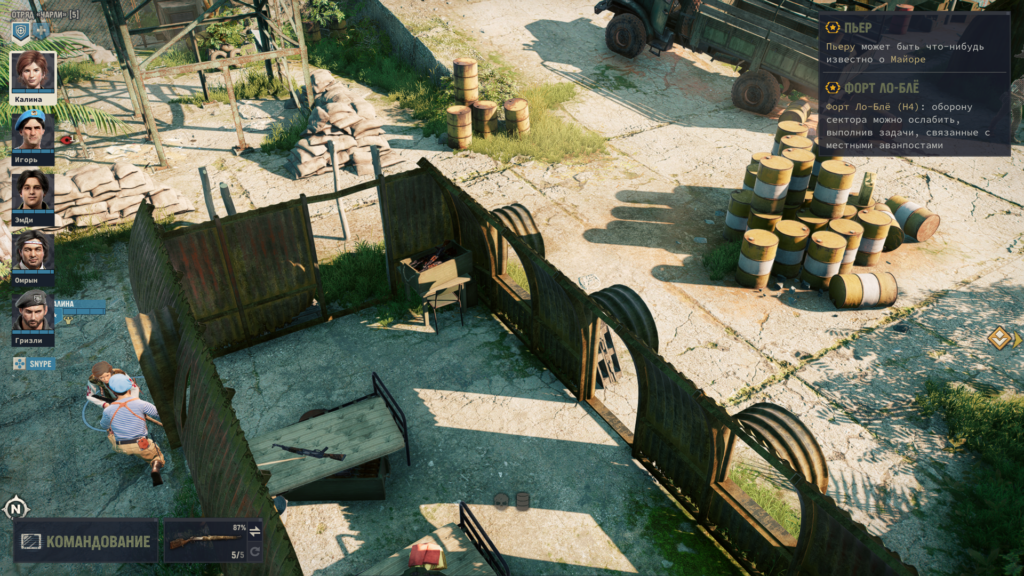The width and height of the screenshot is (1024, 576).
Task: Swap weapon set with the arrows button
Action: [x=254, y=530]
